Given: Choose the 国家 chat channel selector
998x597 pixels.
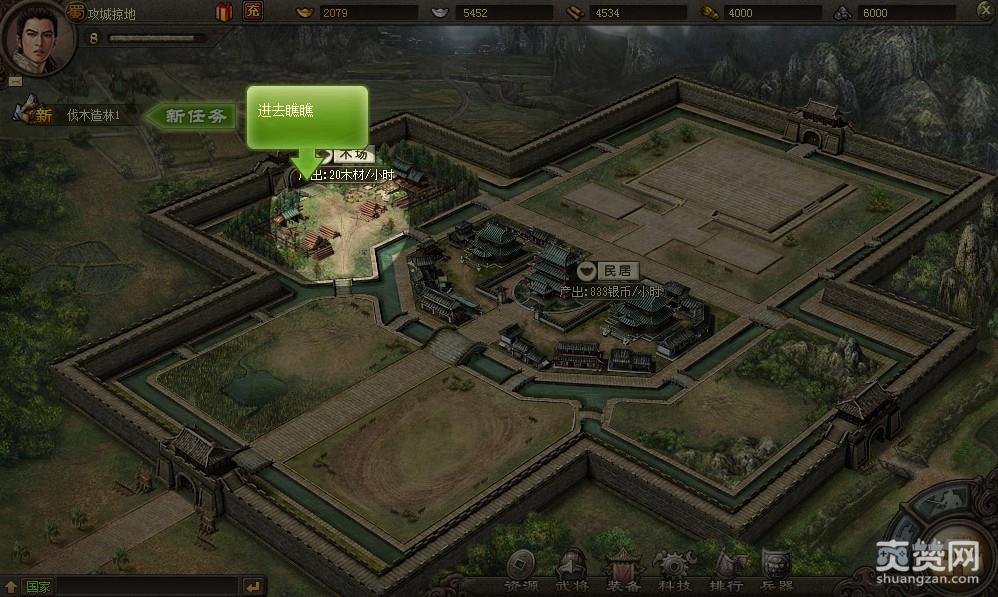Looking at the screenshot, I should coord(38,586).
